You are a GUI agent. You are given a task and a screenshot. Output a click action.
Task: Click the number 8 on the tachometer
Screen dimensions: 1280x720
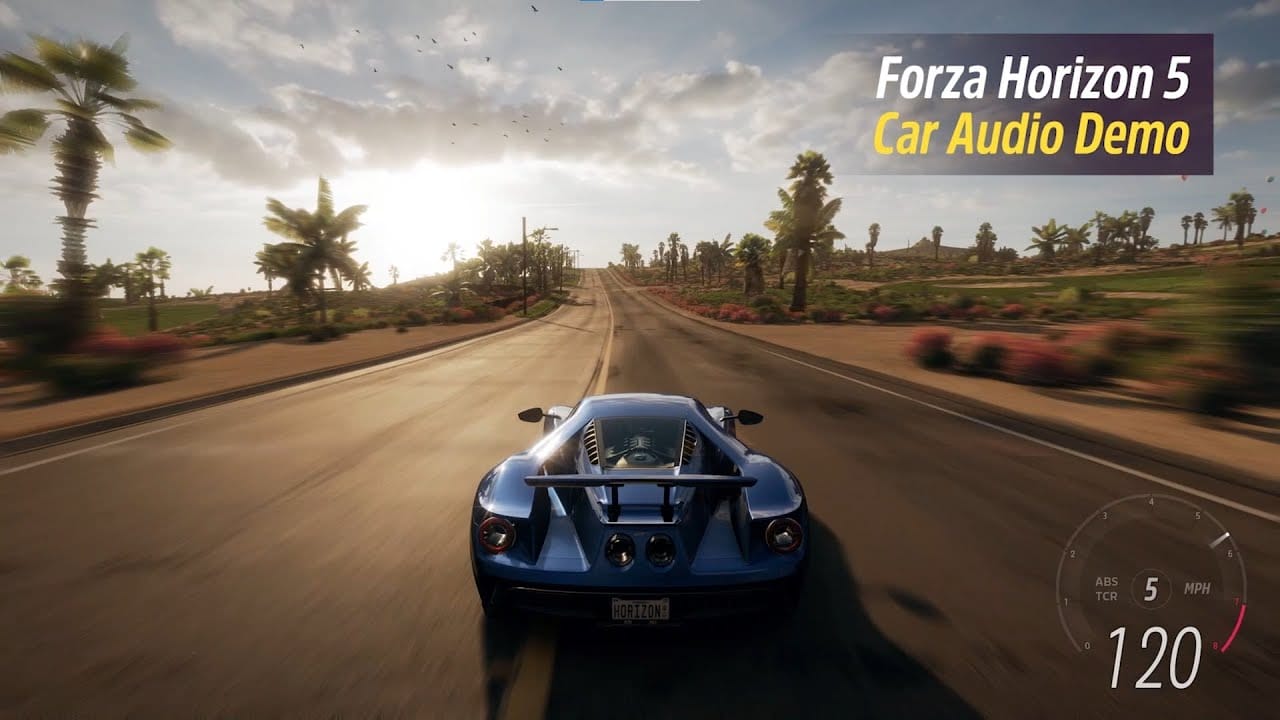[1216, 645]
